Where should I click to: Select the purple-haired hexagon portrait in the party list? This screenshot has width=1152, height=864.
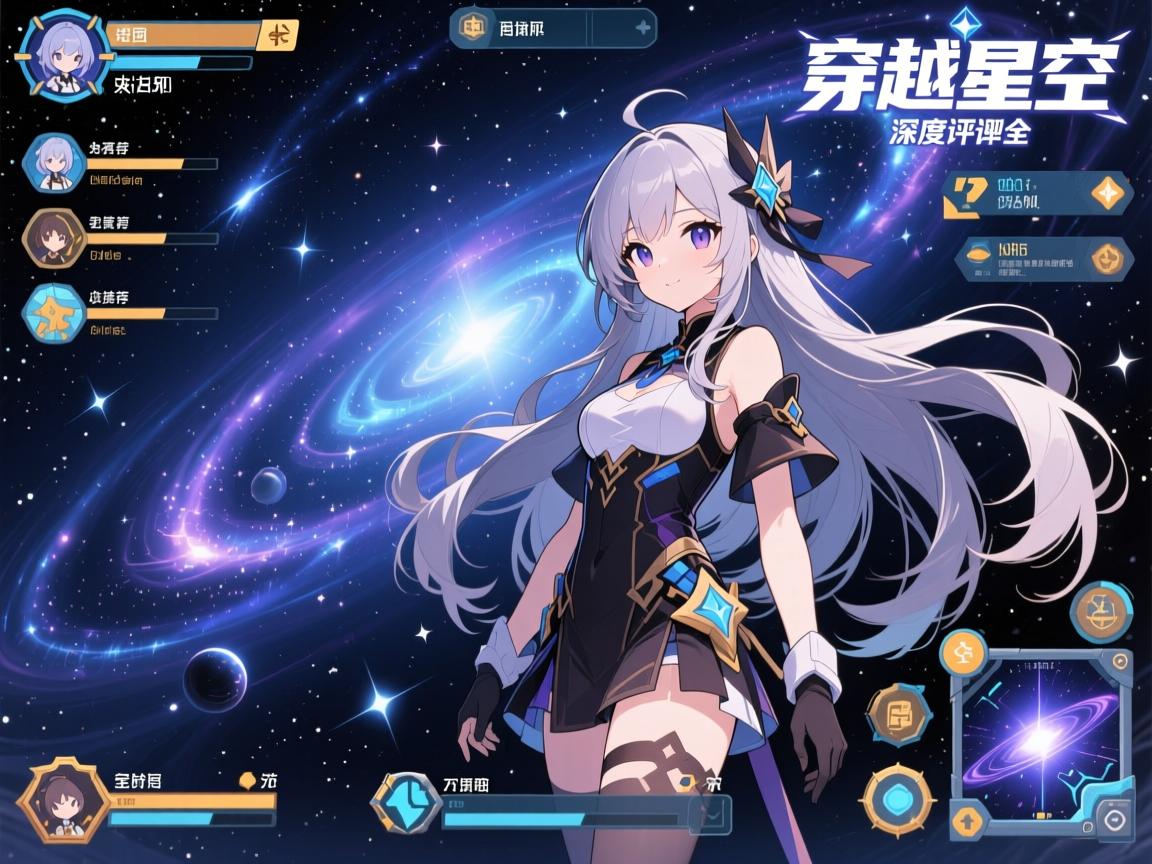point(52,162)
